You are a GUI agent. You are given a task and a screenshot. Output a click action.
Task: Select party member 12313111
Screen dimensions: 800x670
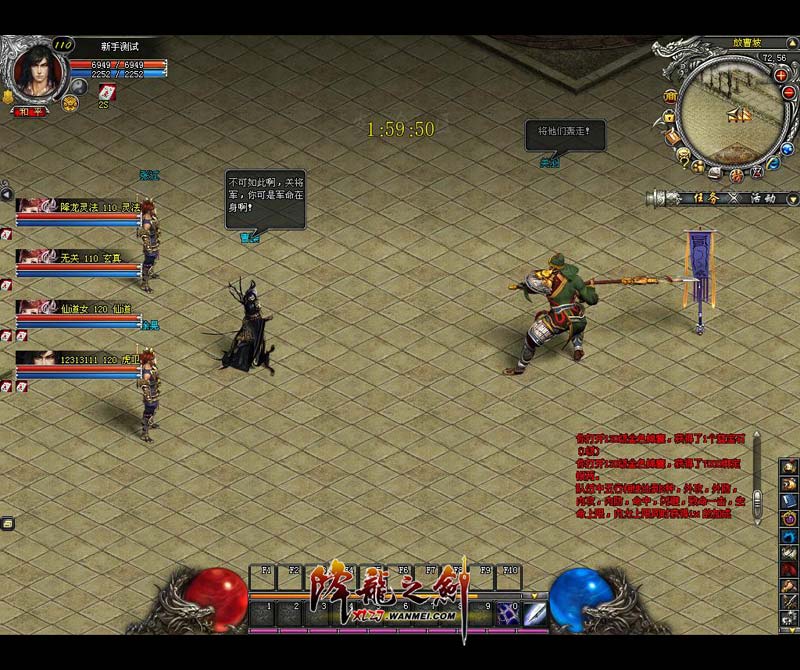[80, 358]
